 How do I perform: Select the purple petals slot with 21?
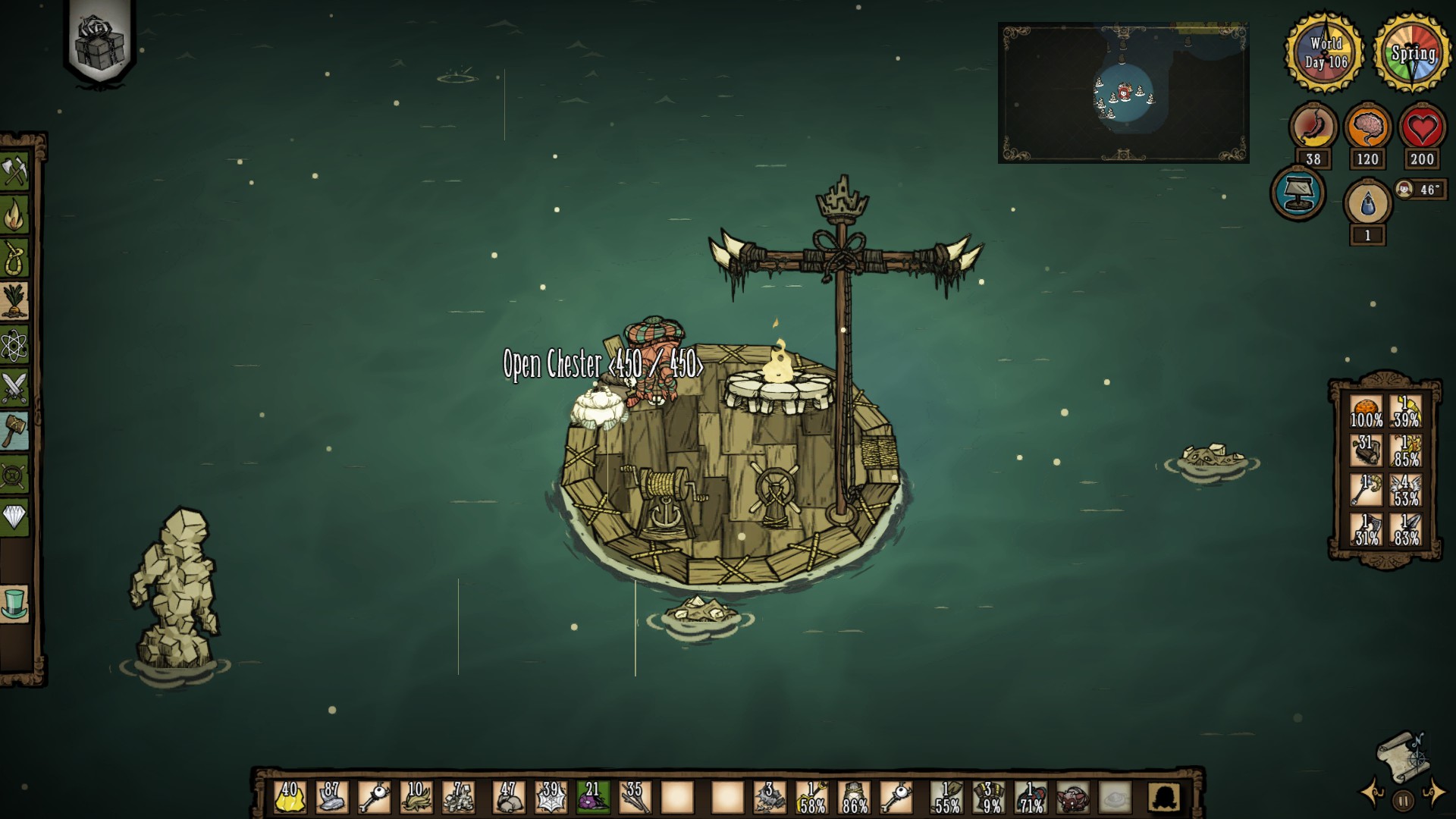click(x=591, y=798)
